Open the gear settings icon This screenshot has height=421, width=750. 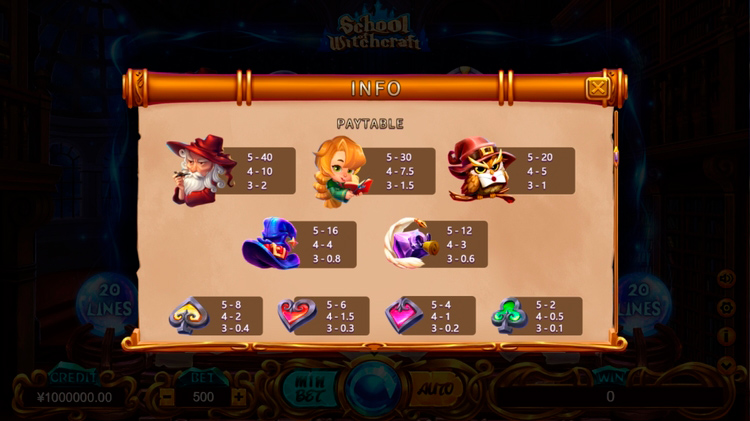point(727,307)
